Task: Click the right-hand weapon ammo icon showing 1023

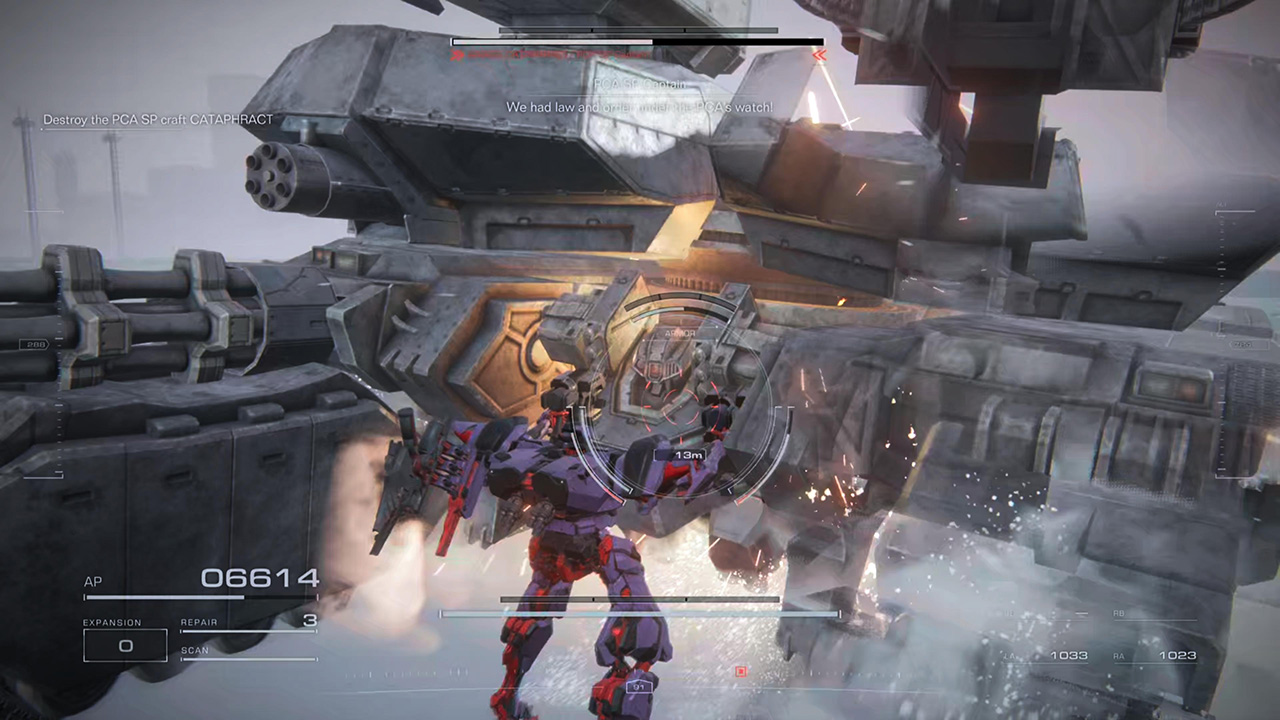Action: [1178, 655]
